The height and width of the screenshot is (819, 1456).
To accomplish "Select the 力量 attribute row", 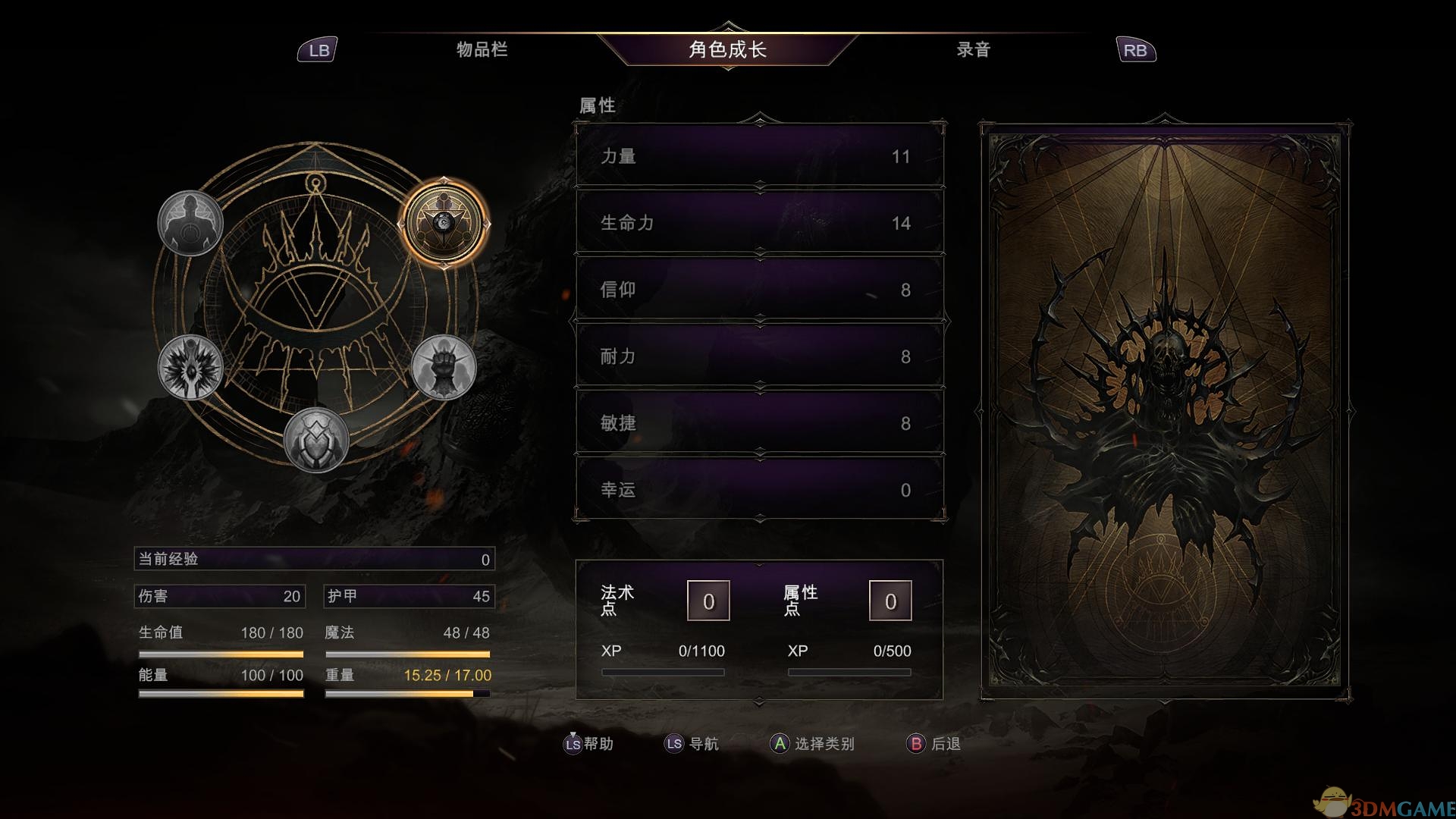I will click(758, 157).
